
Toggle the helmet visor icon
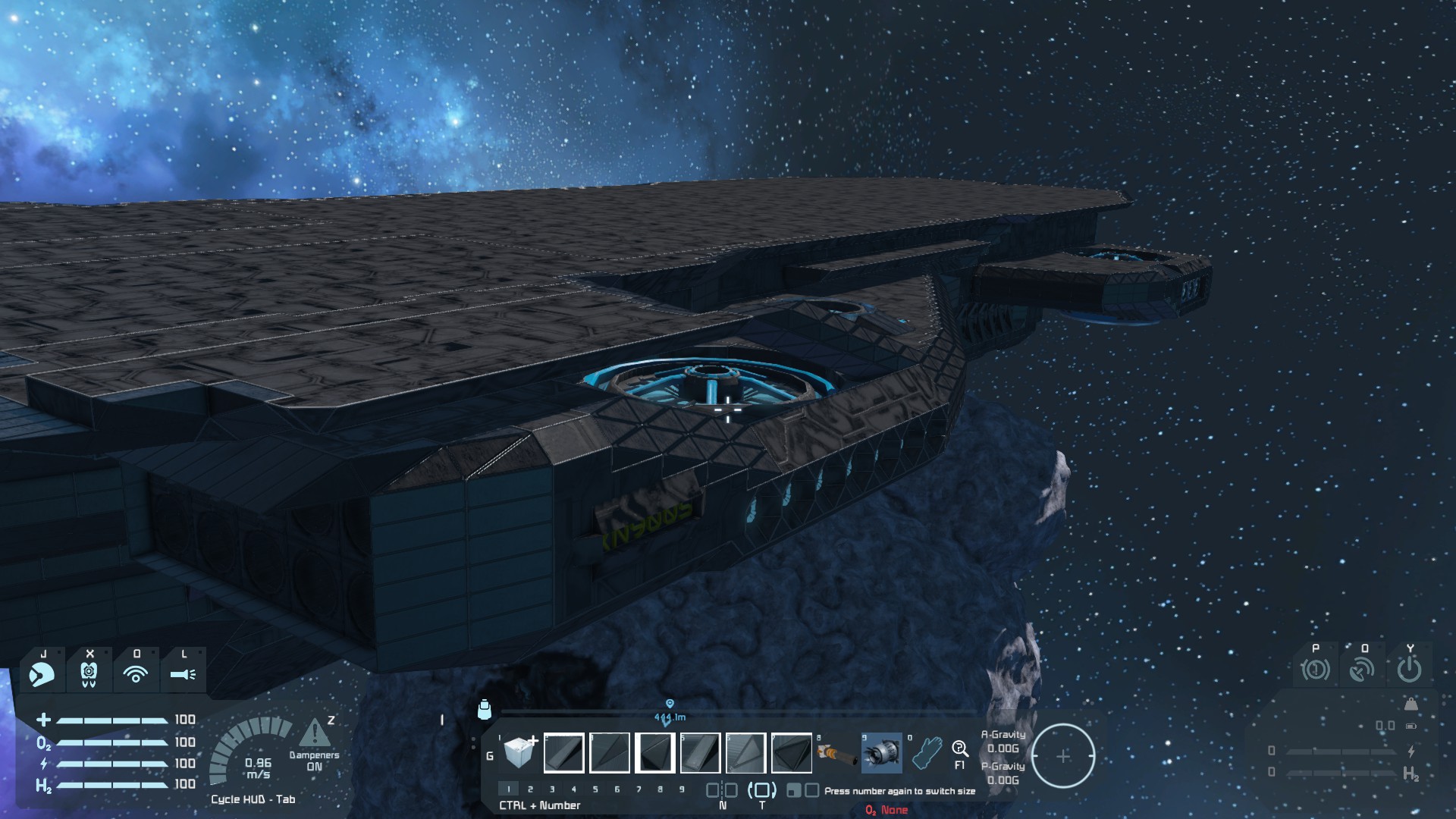[42, 673]
